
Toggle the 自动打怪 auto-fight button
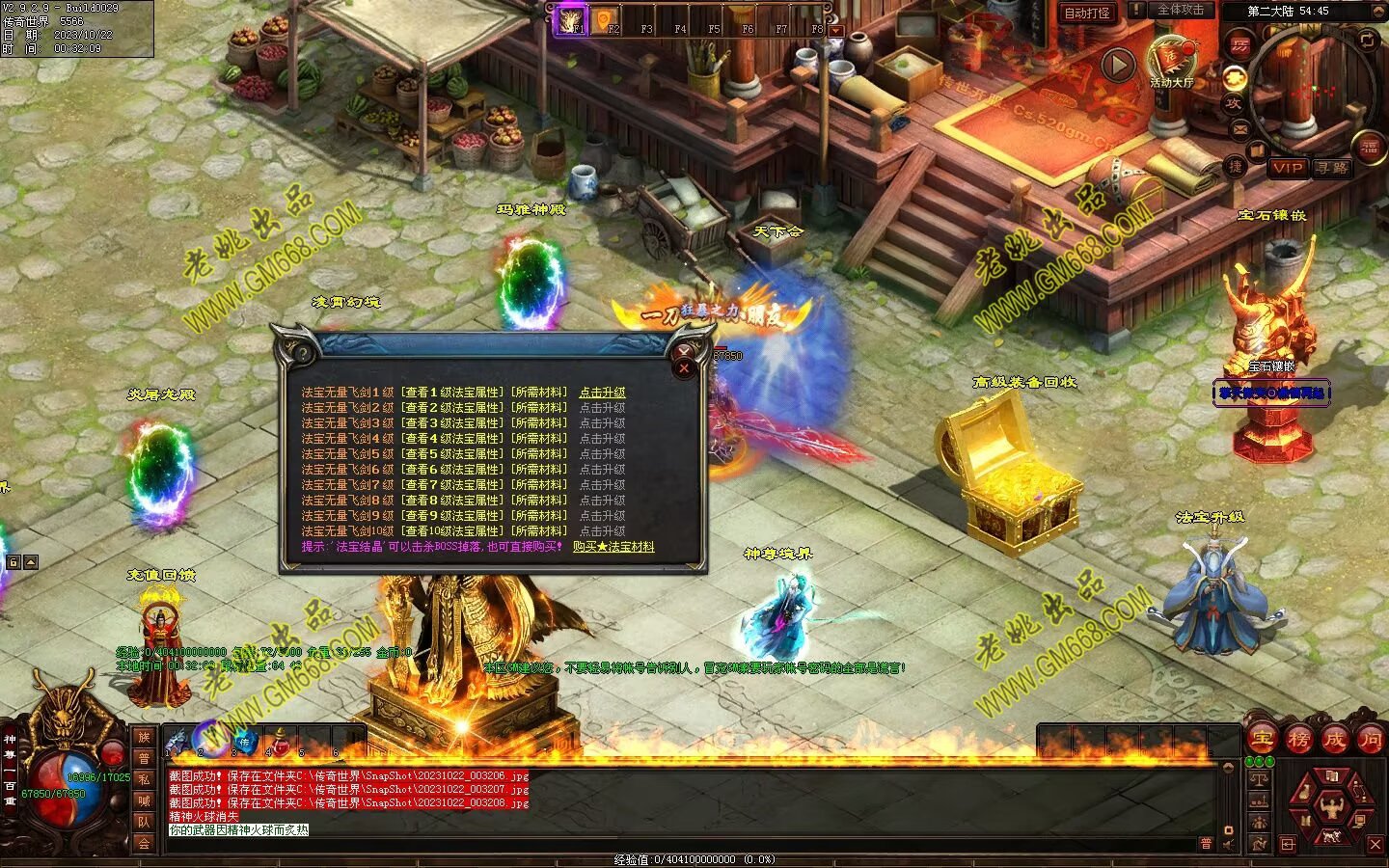coord(1086,13)
